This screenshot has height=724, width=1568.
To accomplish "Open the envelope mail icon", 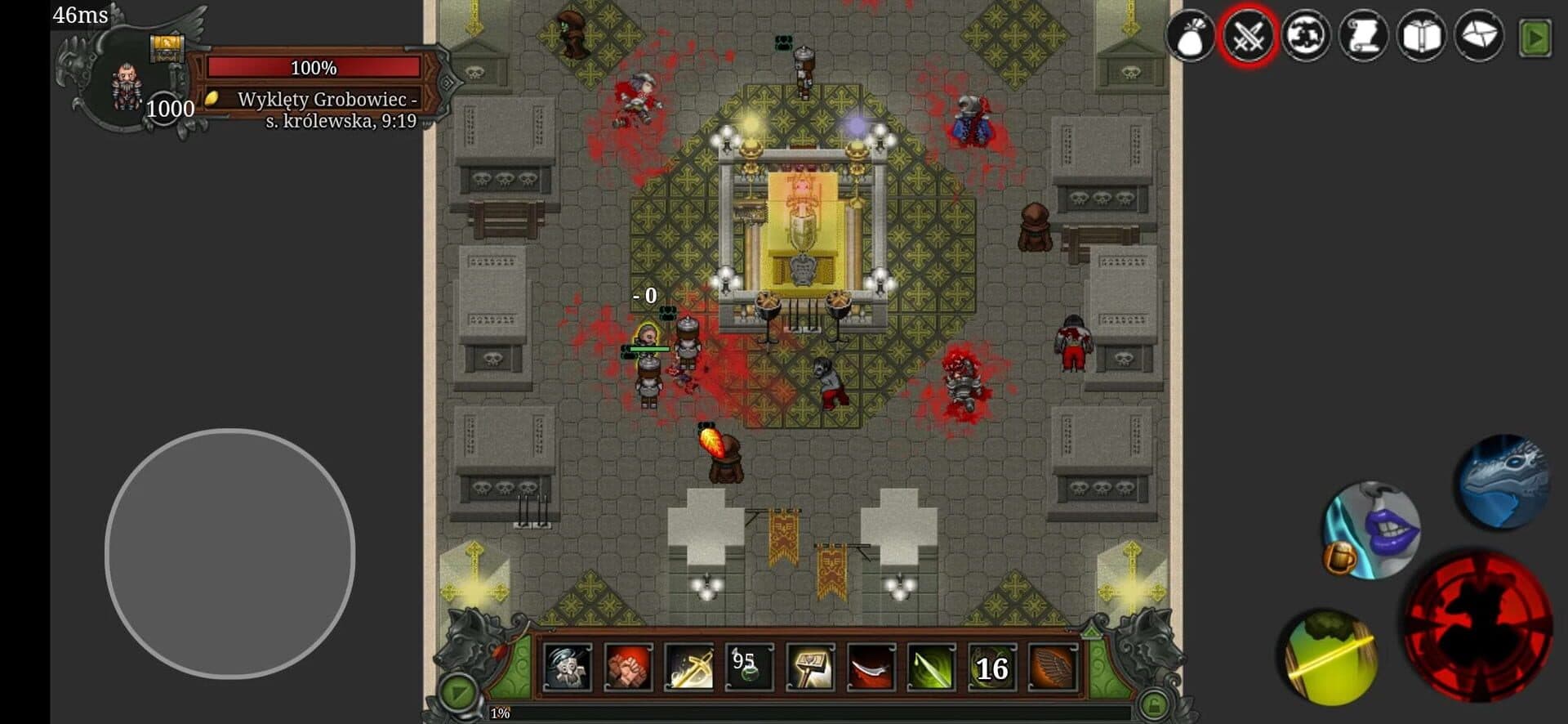I will tap(1479, 37).
